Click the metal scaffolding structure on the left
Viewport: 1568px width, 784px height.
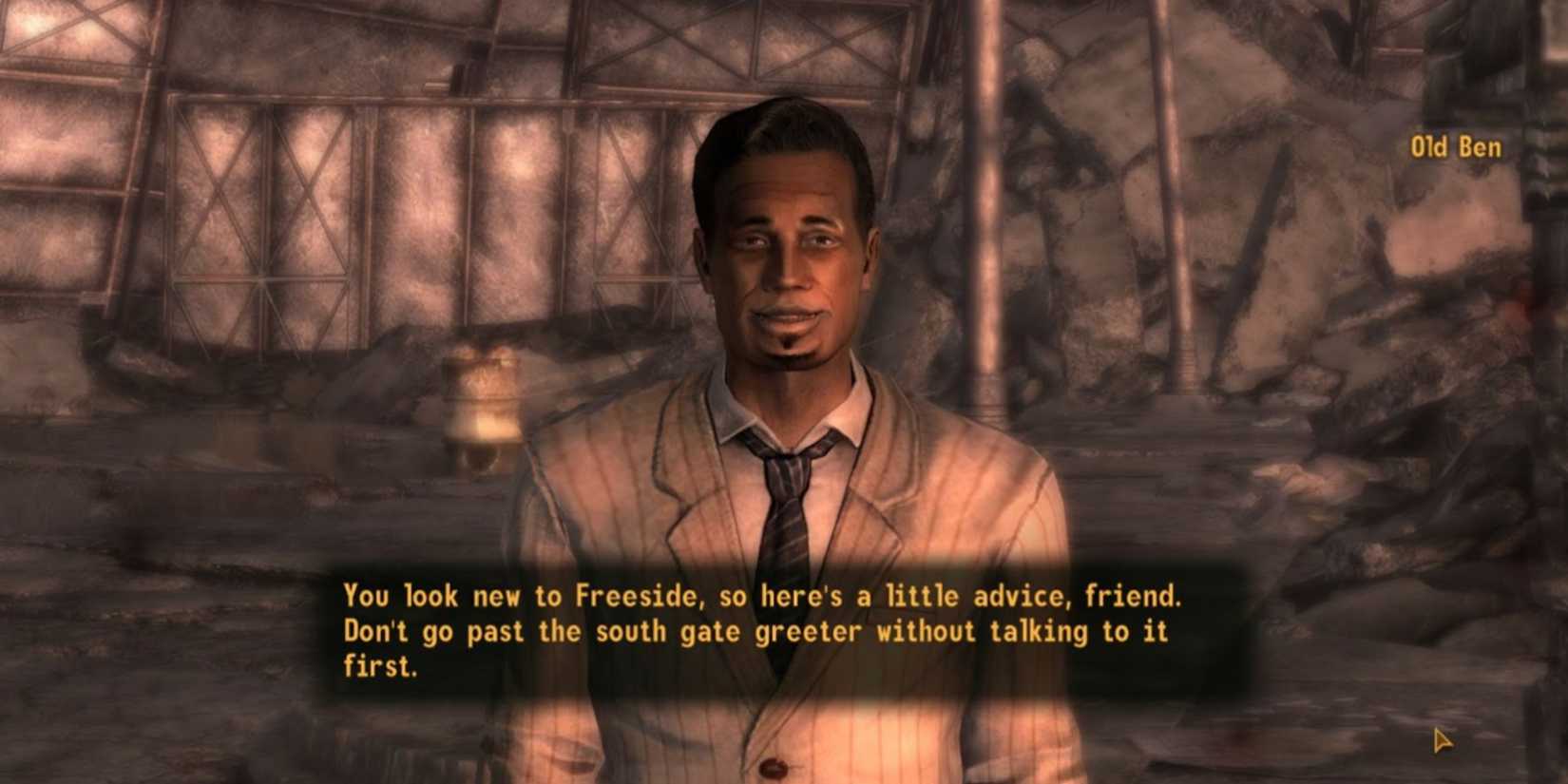[x=238, y=190]
